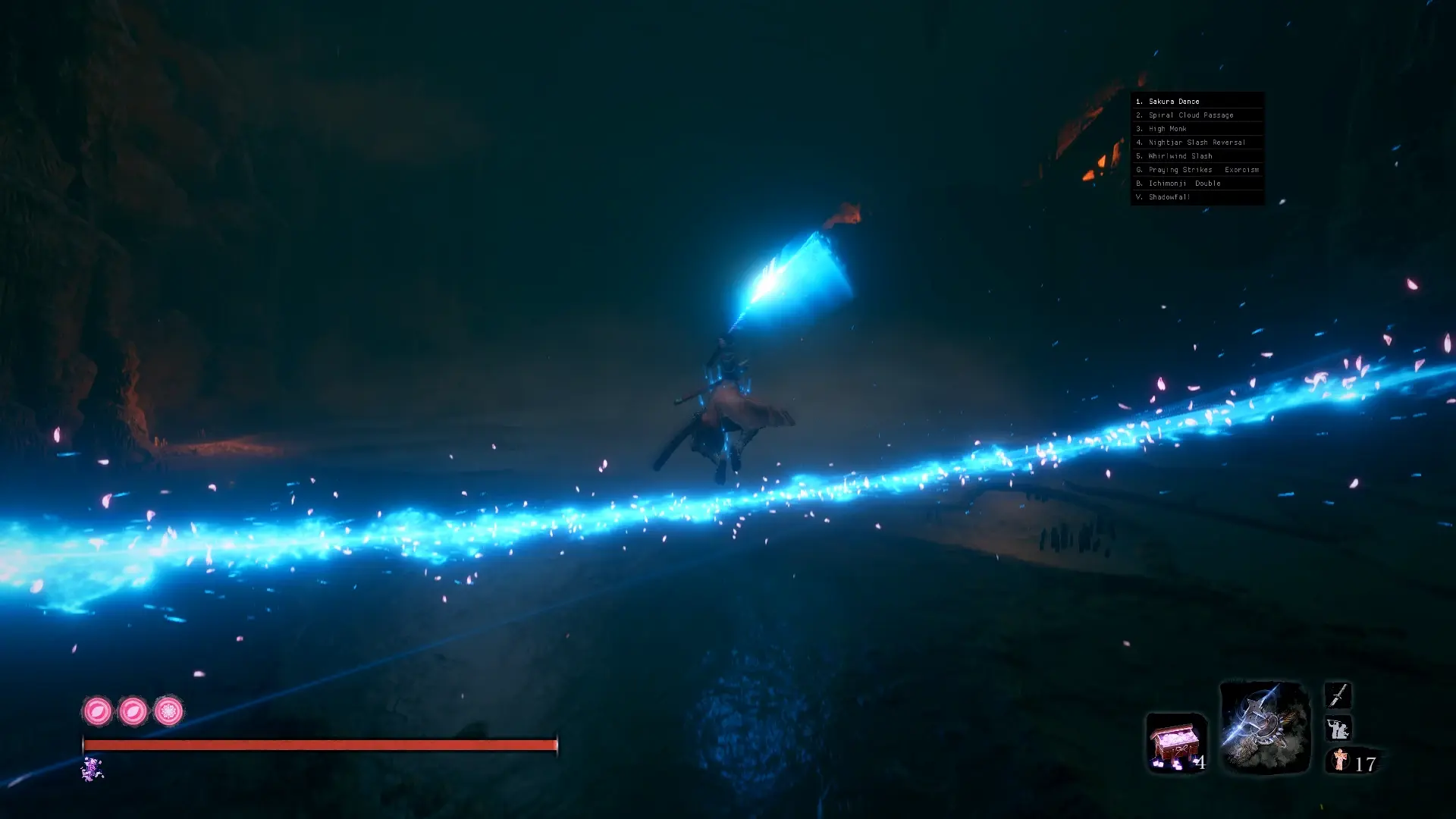Viewport: 1456px width, 819px height.
Task: Choose Whirlwind Slash from the list
Action: tap(1180, 156)
